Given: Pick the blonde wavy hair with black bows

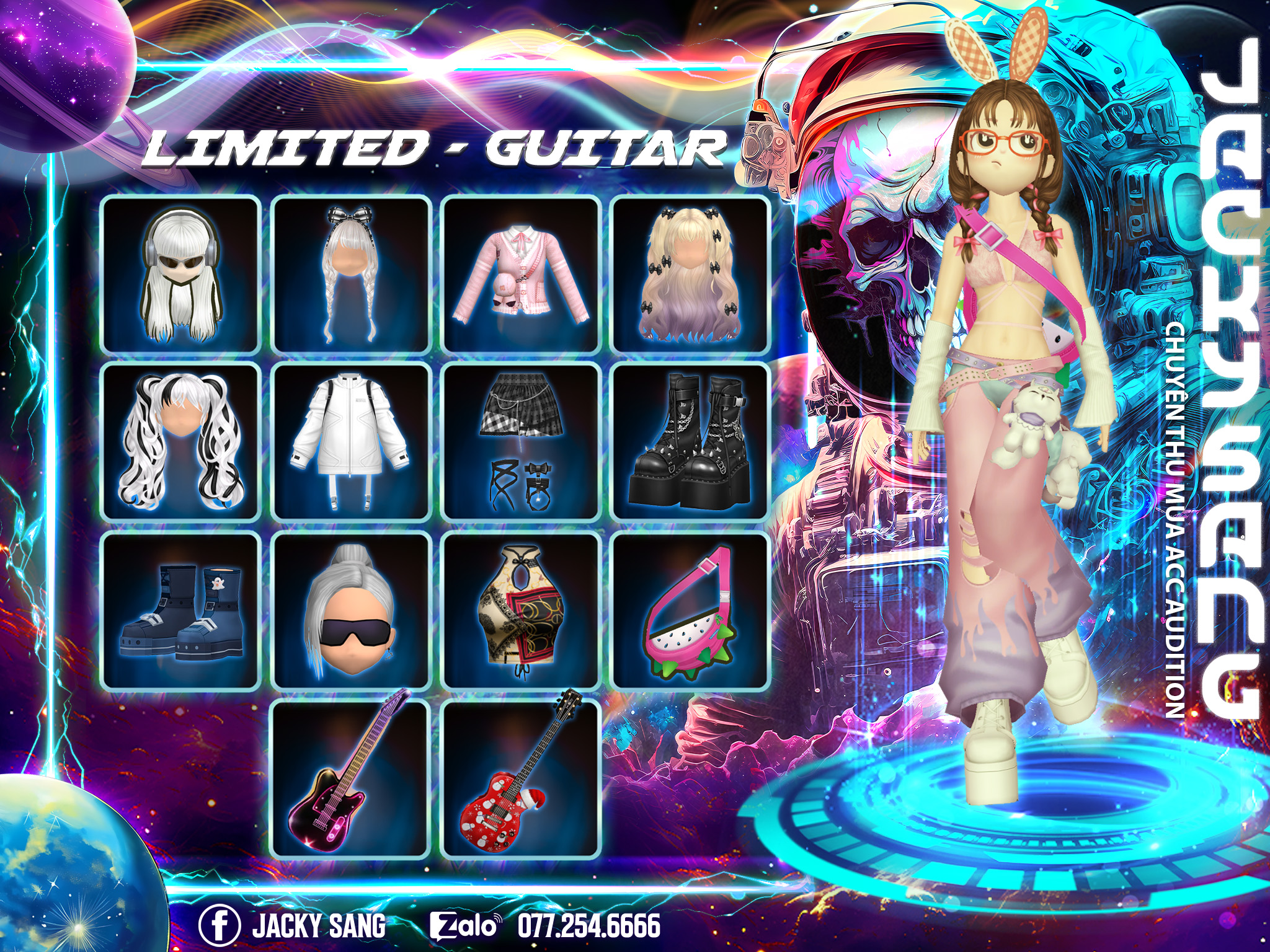Looking at the screenshot, I should point(691,275).
